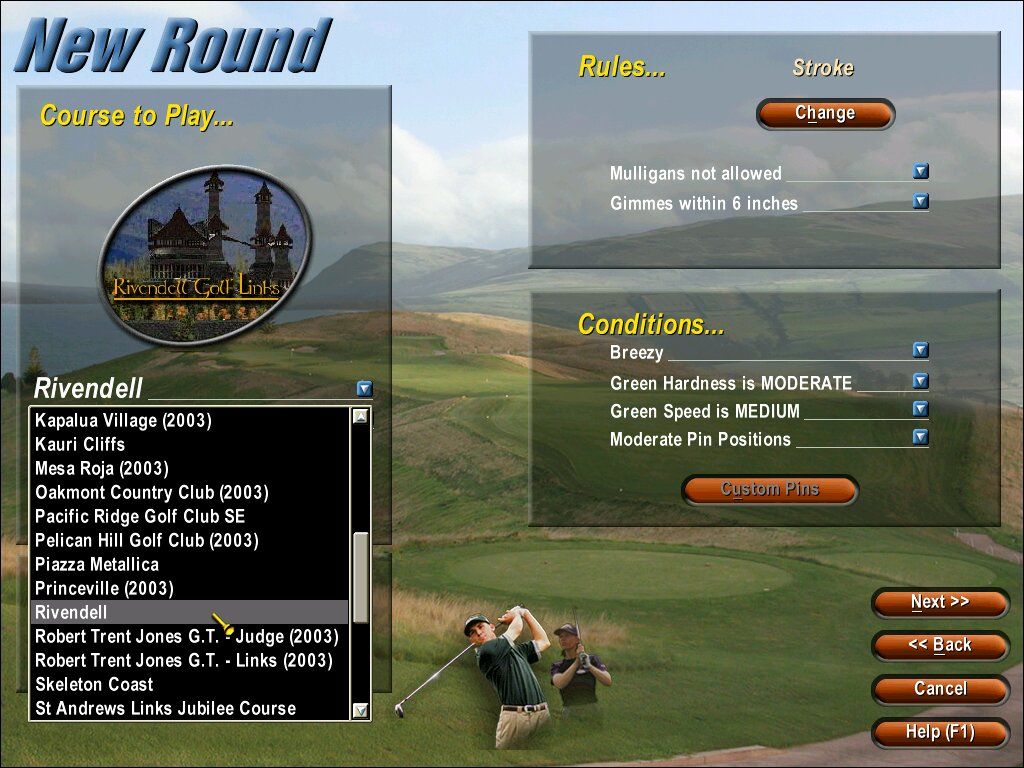Open the Moderate Pin Positions dropdown

tap(921, 438)
